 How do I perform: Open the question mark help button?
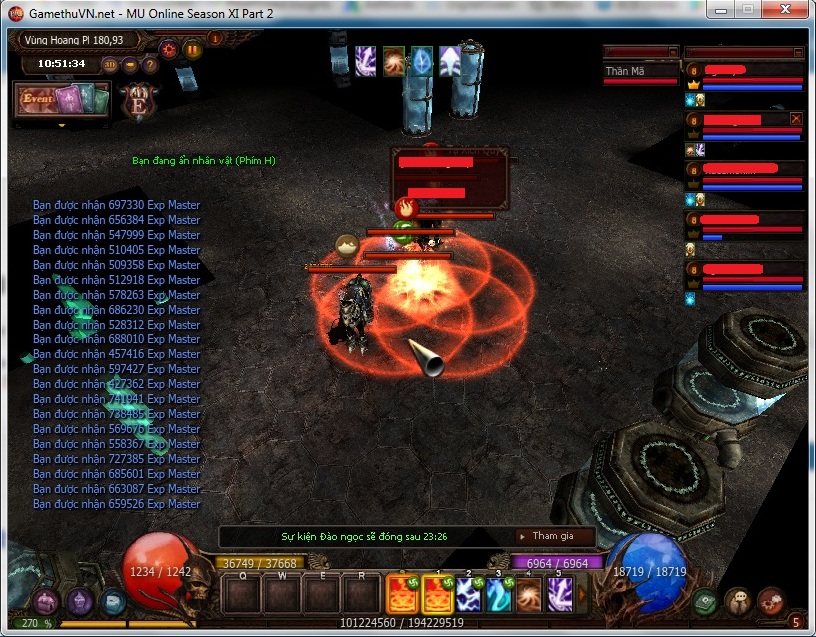click(x=150, y=65)
